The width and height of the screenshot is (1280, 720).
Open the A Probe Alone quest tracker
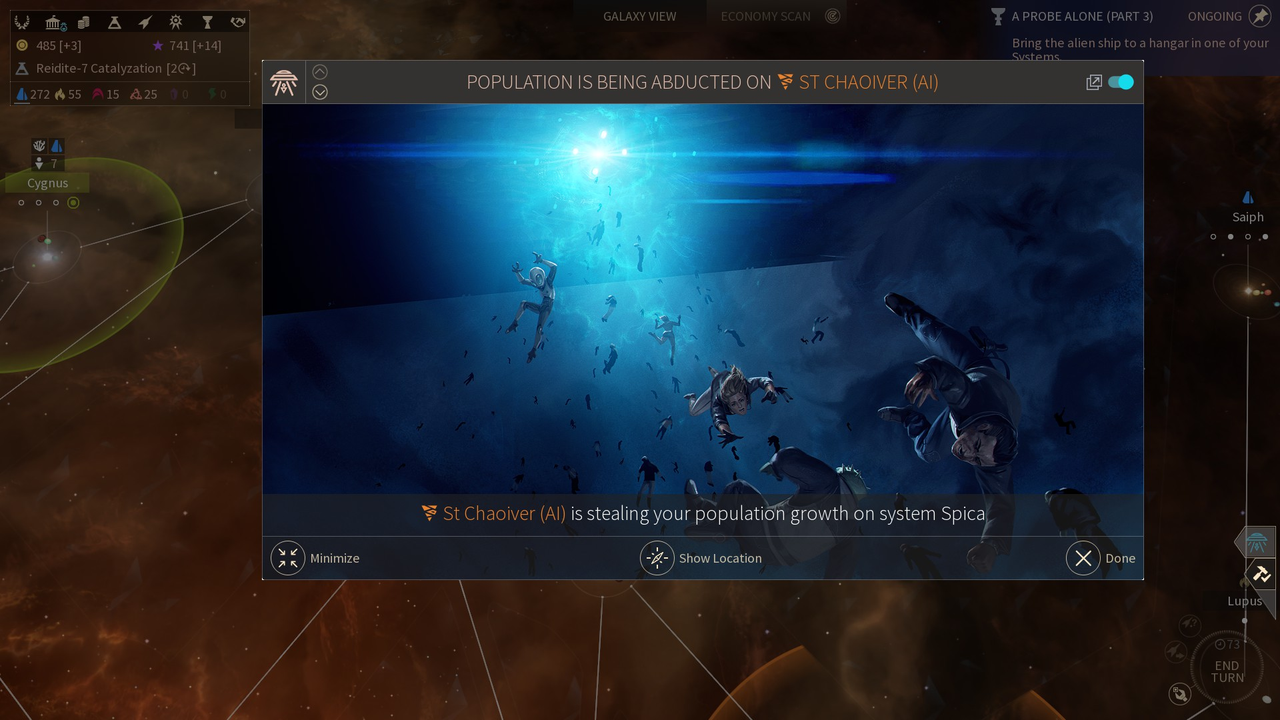click(1081, 16)
